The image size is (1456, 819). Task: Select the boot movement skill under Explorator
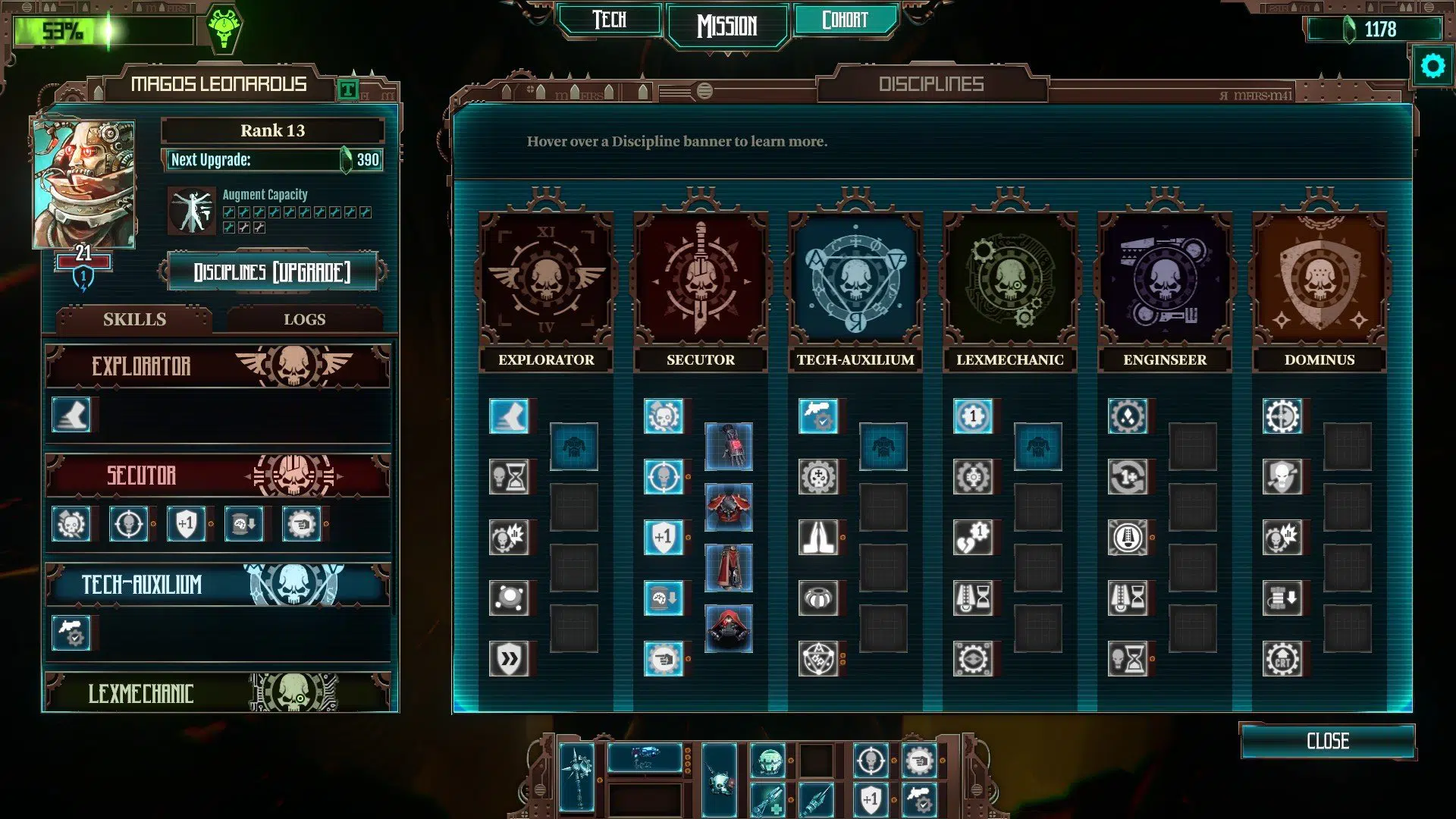point(510,416)
